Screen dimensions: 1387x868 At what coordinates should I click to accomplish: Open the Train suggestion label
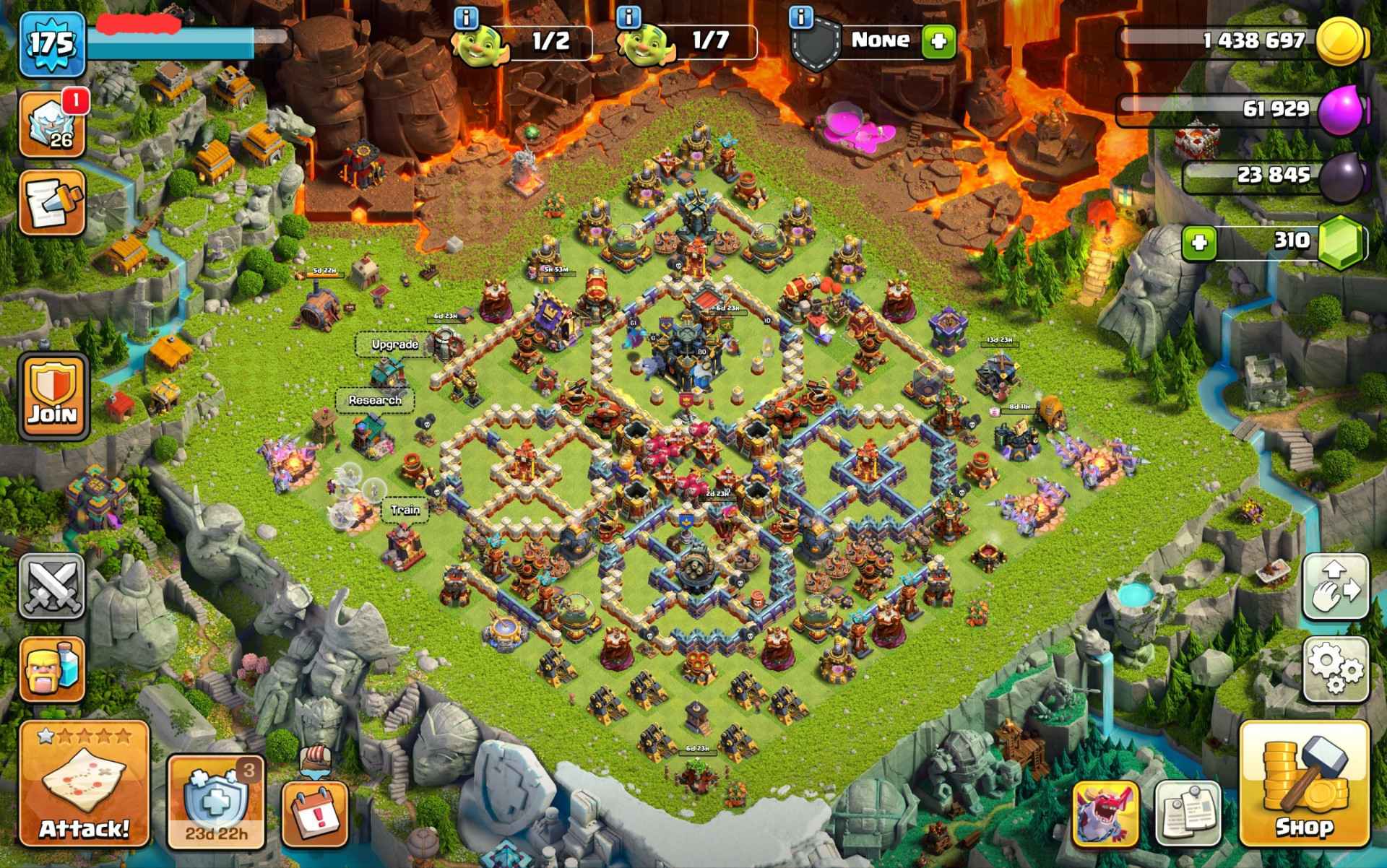[x=405, y=509]
